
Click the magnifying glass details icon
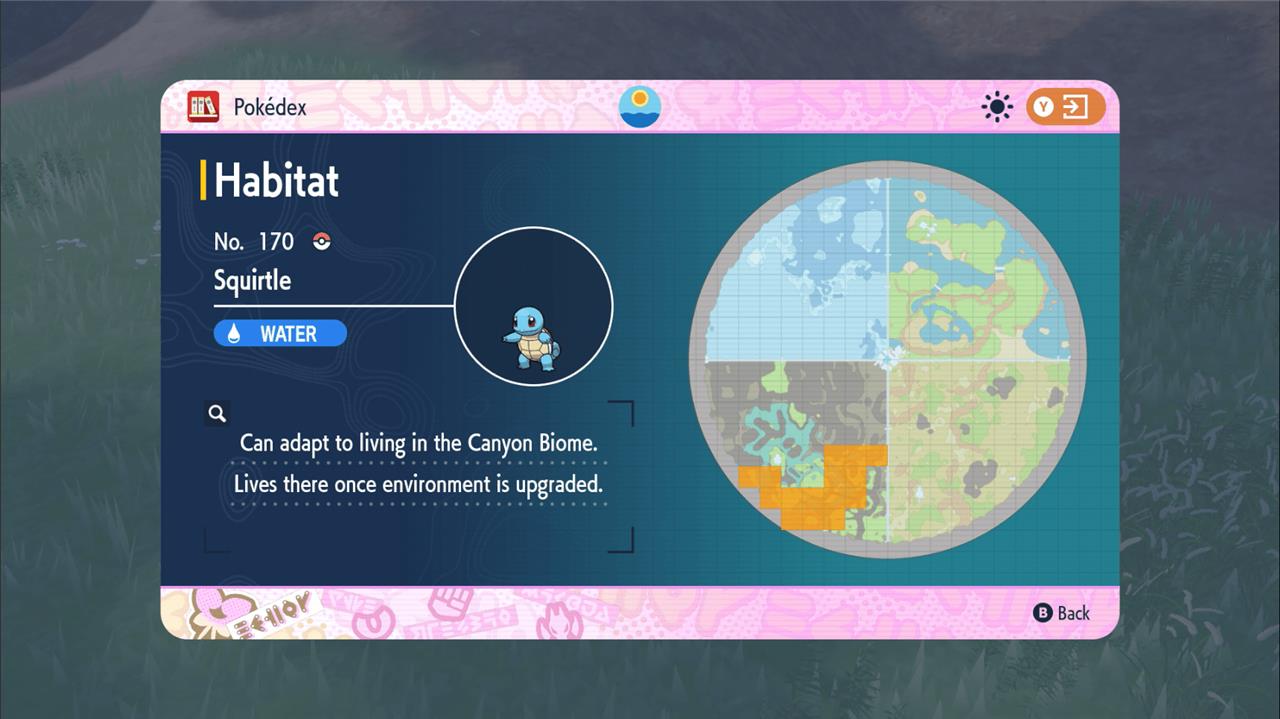pyautogui.click(x=217, y=413)
